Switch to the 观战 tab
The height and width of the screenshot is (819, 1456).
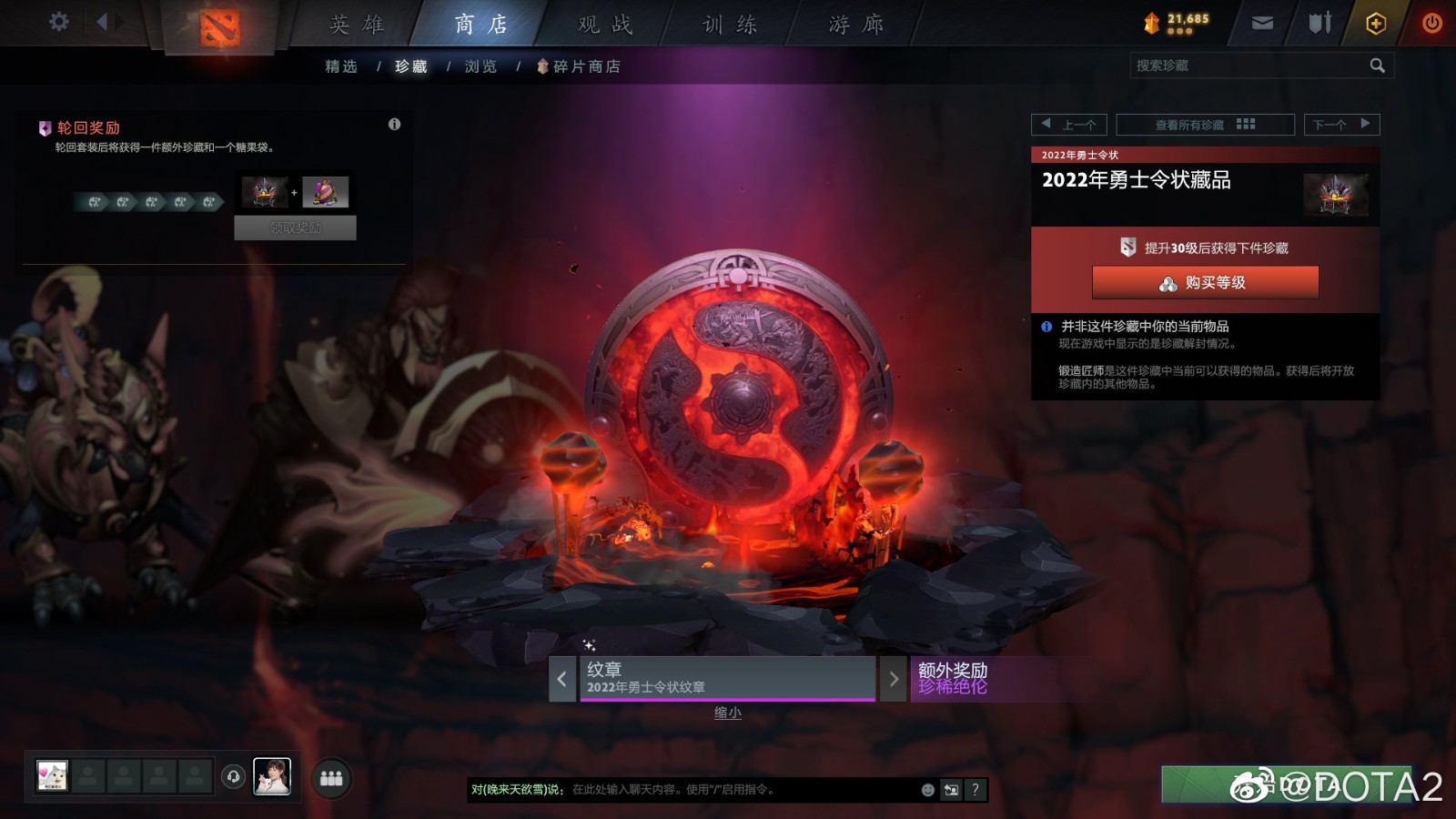point(603,23)
